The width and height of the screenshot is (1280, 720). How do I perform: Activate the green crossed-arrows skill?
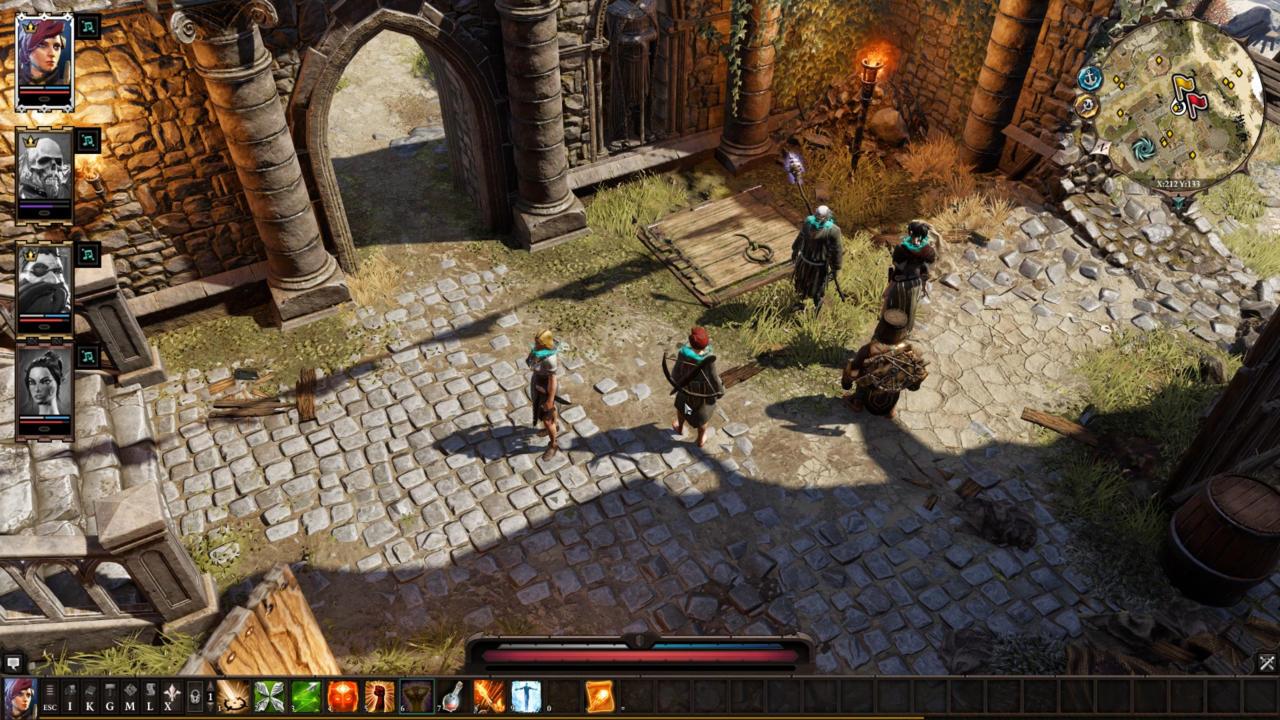tap(269, 696)
